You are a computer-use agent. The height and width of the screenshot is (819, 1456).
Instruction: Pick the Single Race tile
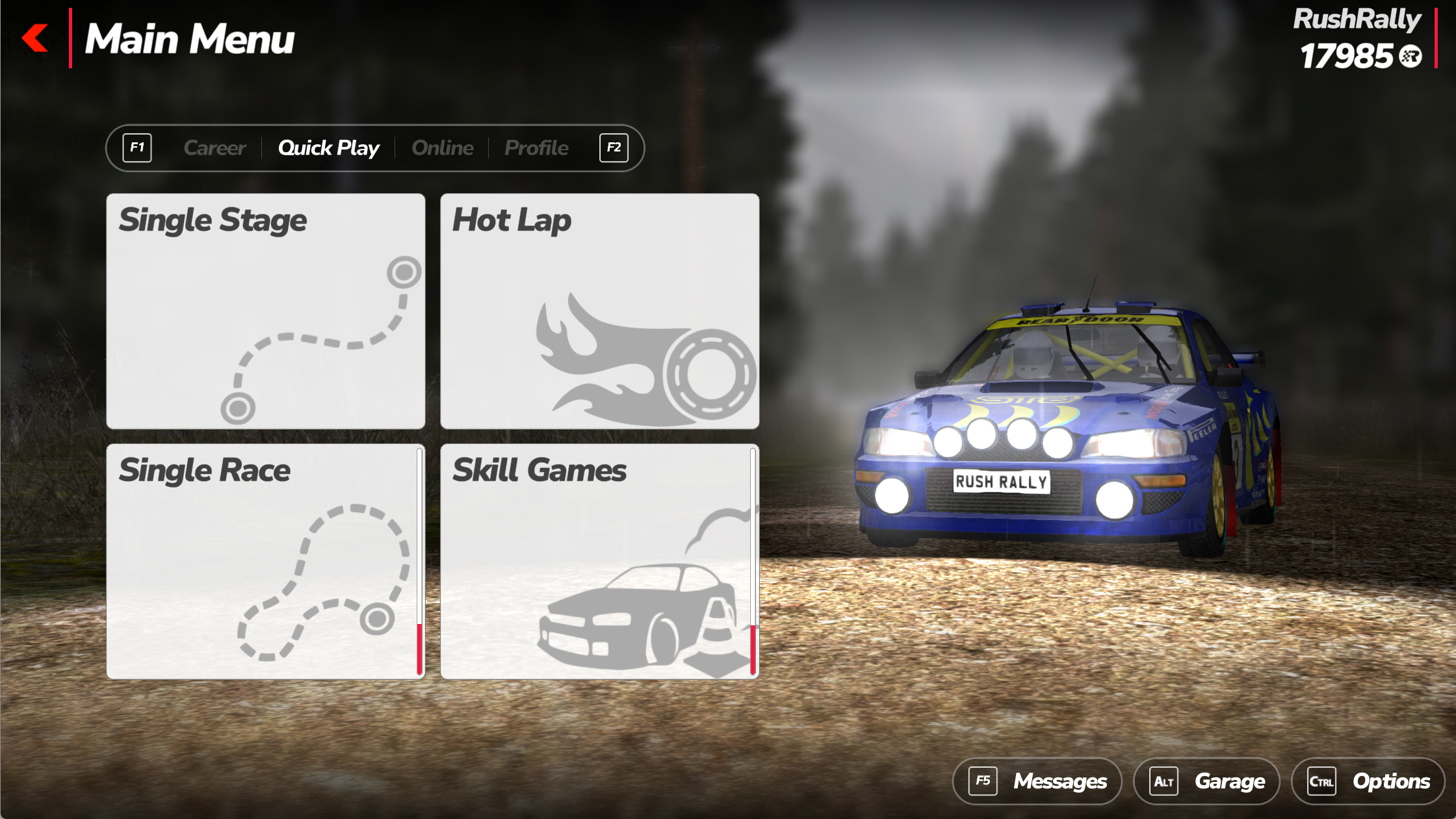click(265, 561)
